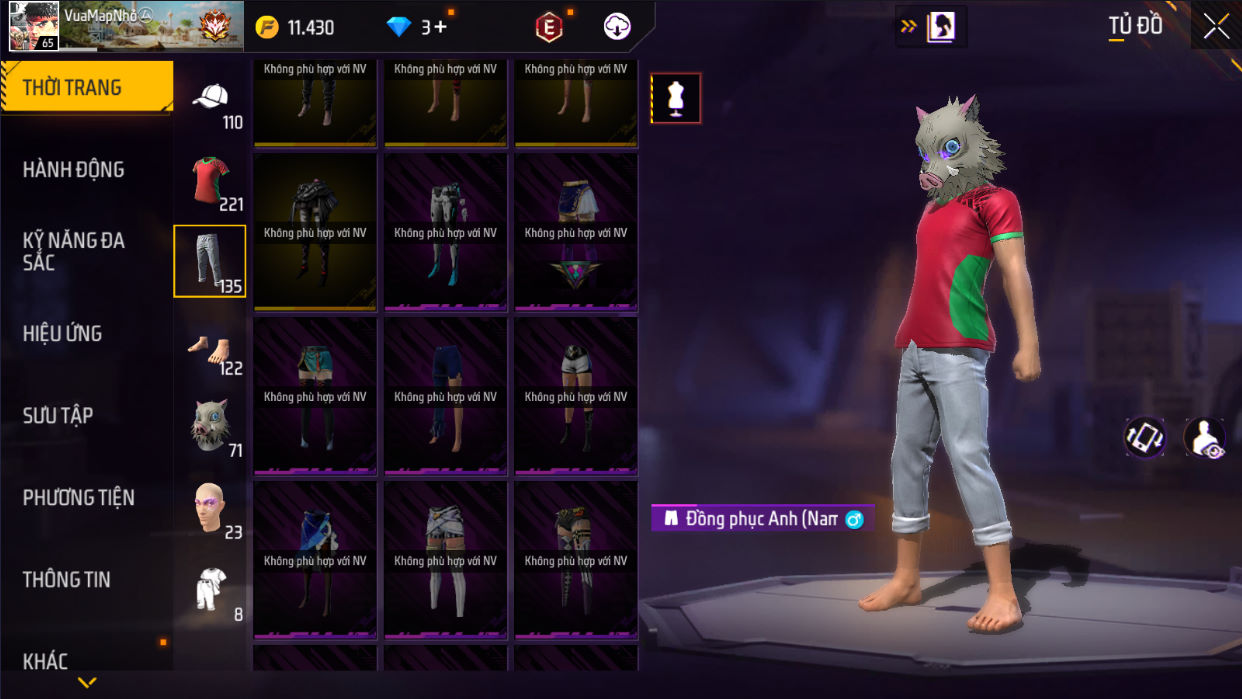Select the KỸ NĂNG ĐA SẮC tab

point(74,251)
